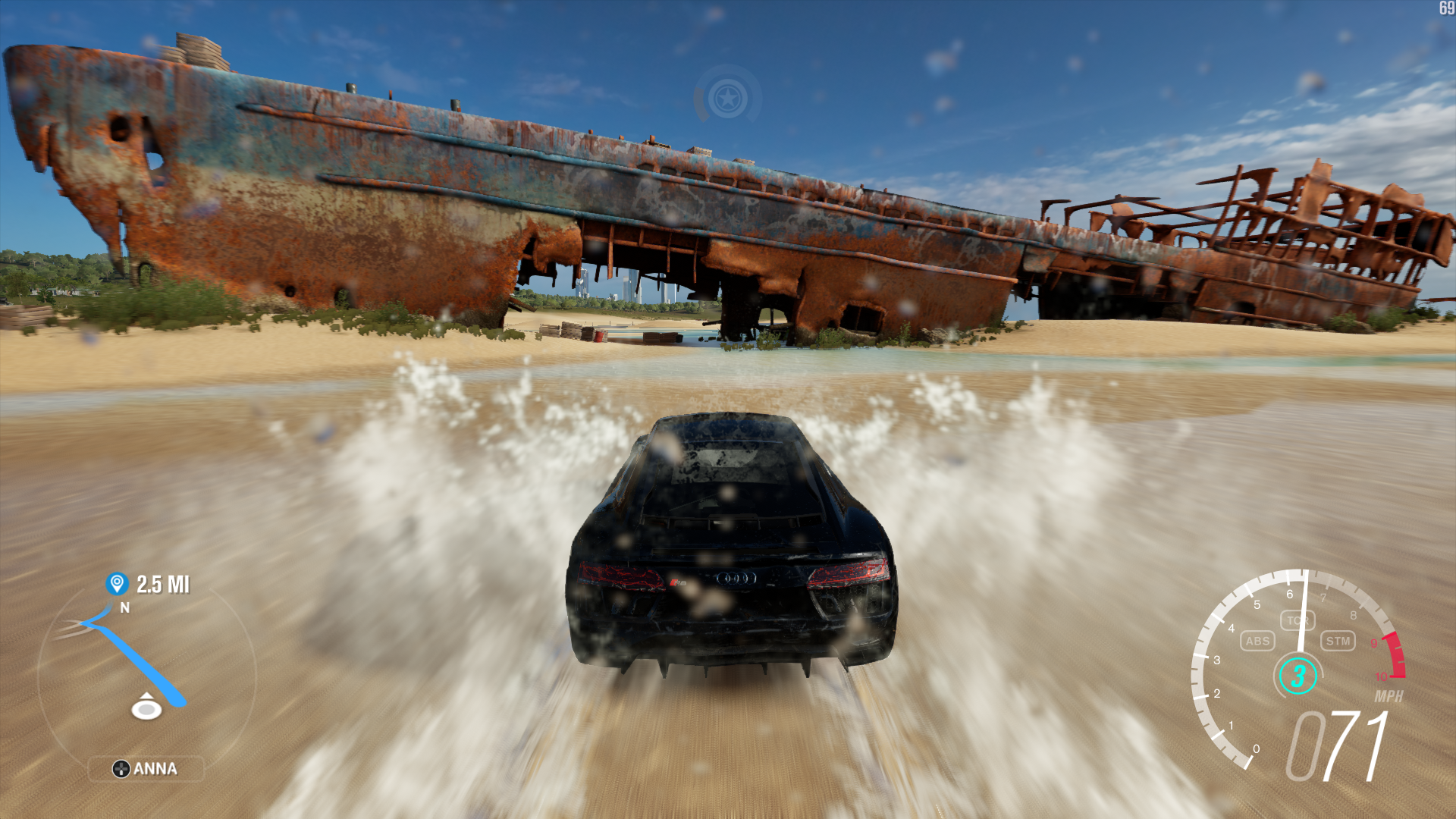Click the faded skill star badge top center

tap(726, 97)
